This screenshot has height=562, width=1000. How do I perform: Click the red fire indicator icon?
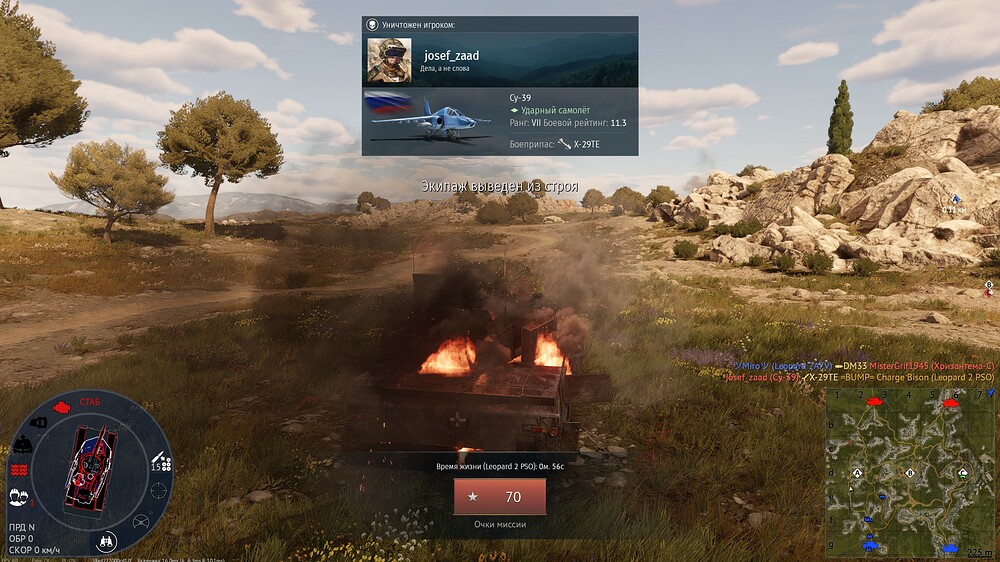pyautogui.click(x=18, y=469)
